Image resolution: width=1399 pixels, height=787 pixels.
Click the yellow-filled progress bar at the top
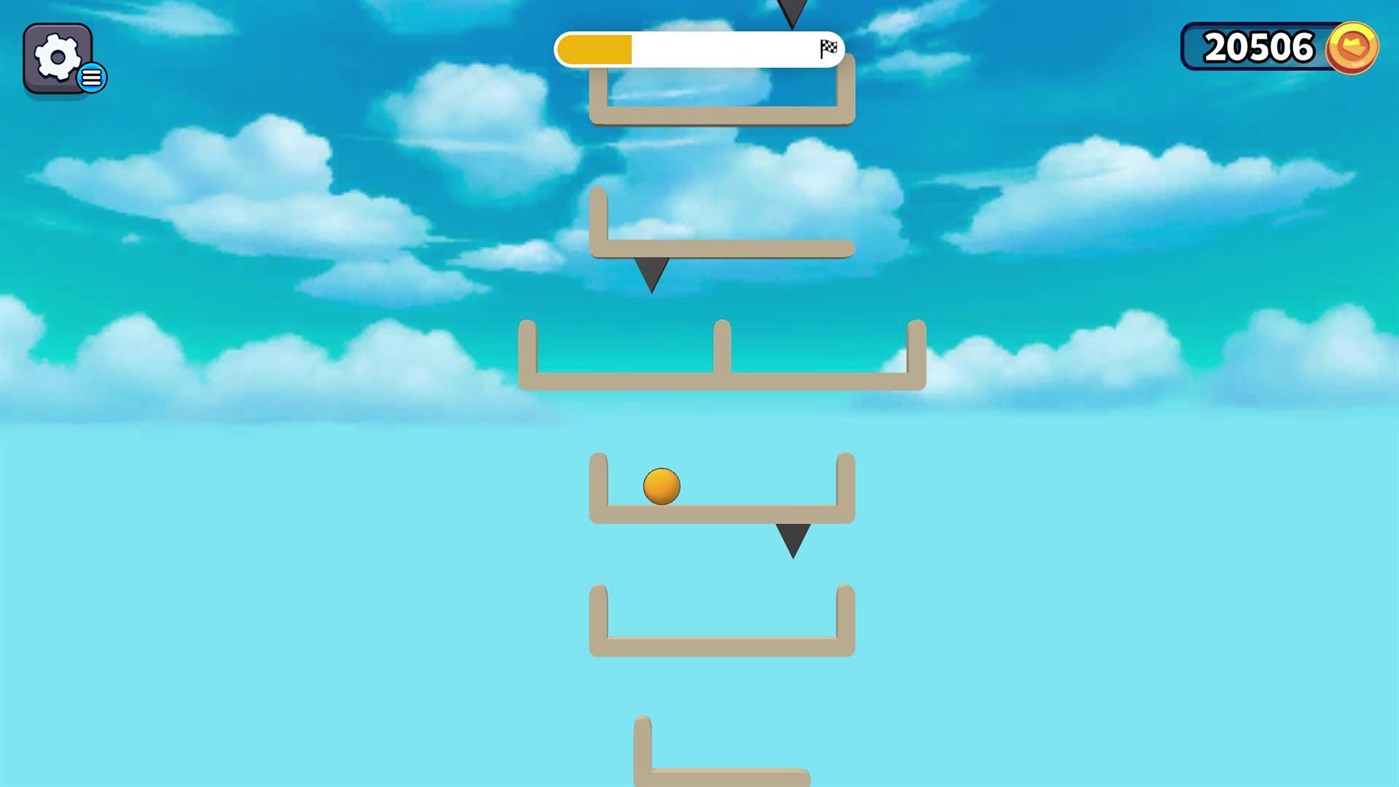click(x=595, y=47)
